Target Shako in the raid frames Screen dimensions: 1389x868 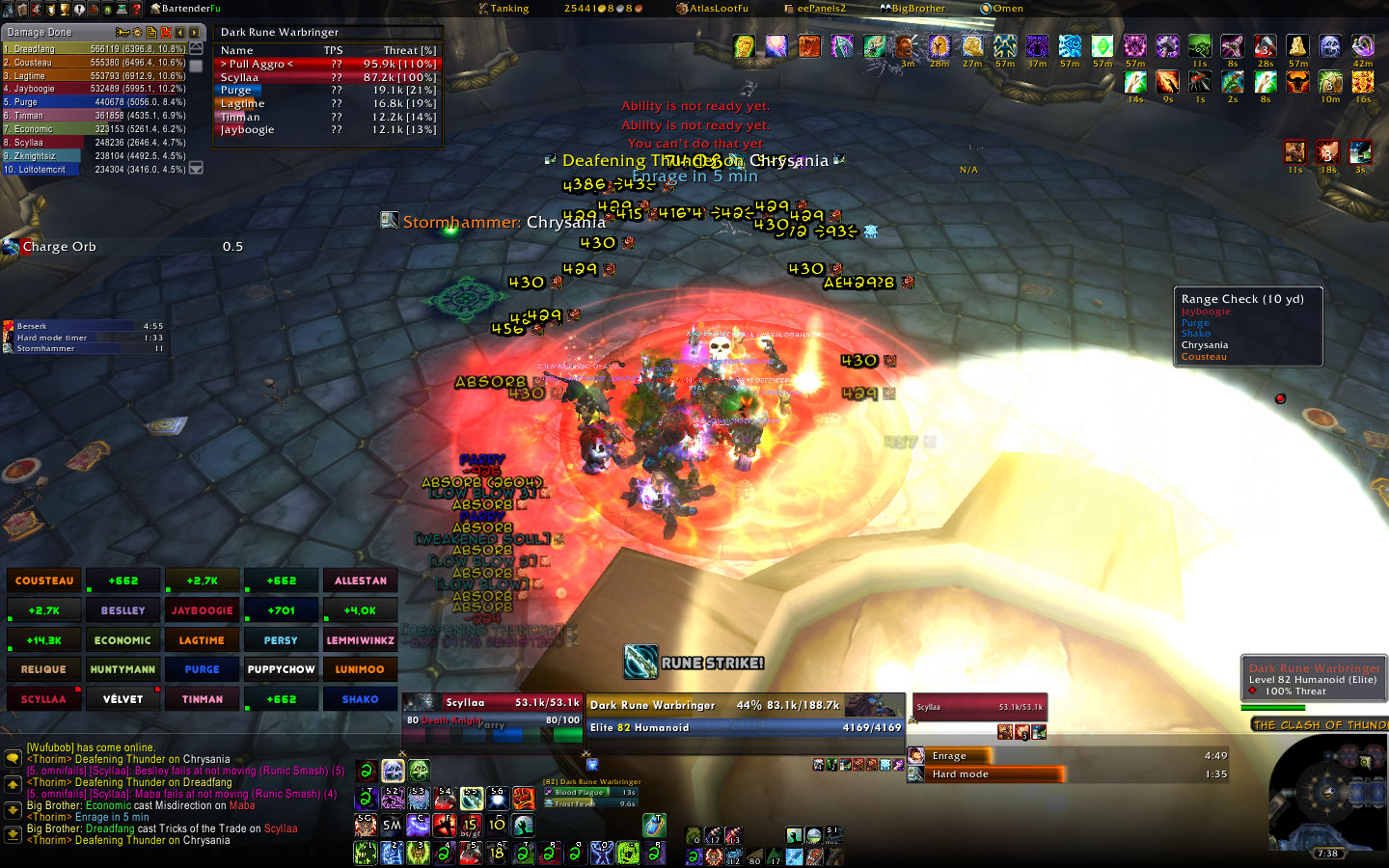[360, 699]
